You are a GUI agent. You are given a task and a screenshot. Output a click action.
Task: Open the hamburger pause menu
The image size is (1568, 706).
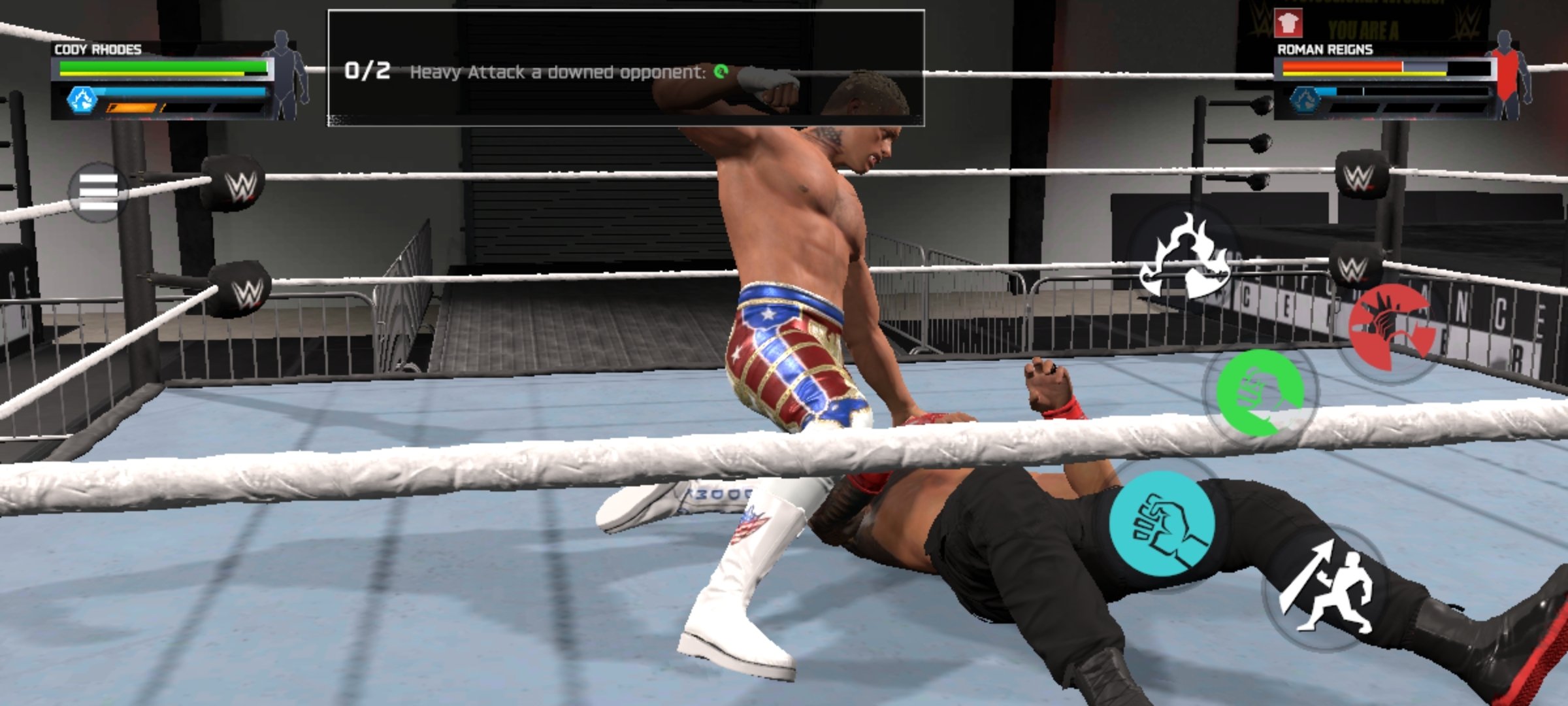(x=99, y=192)
